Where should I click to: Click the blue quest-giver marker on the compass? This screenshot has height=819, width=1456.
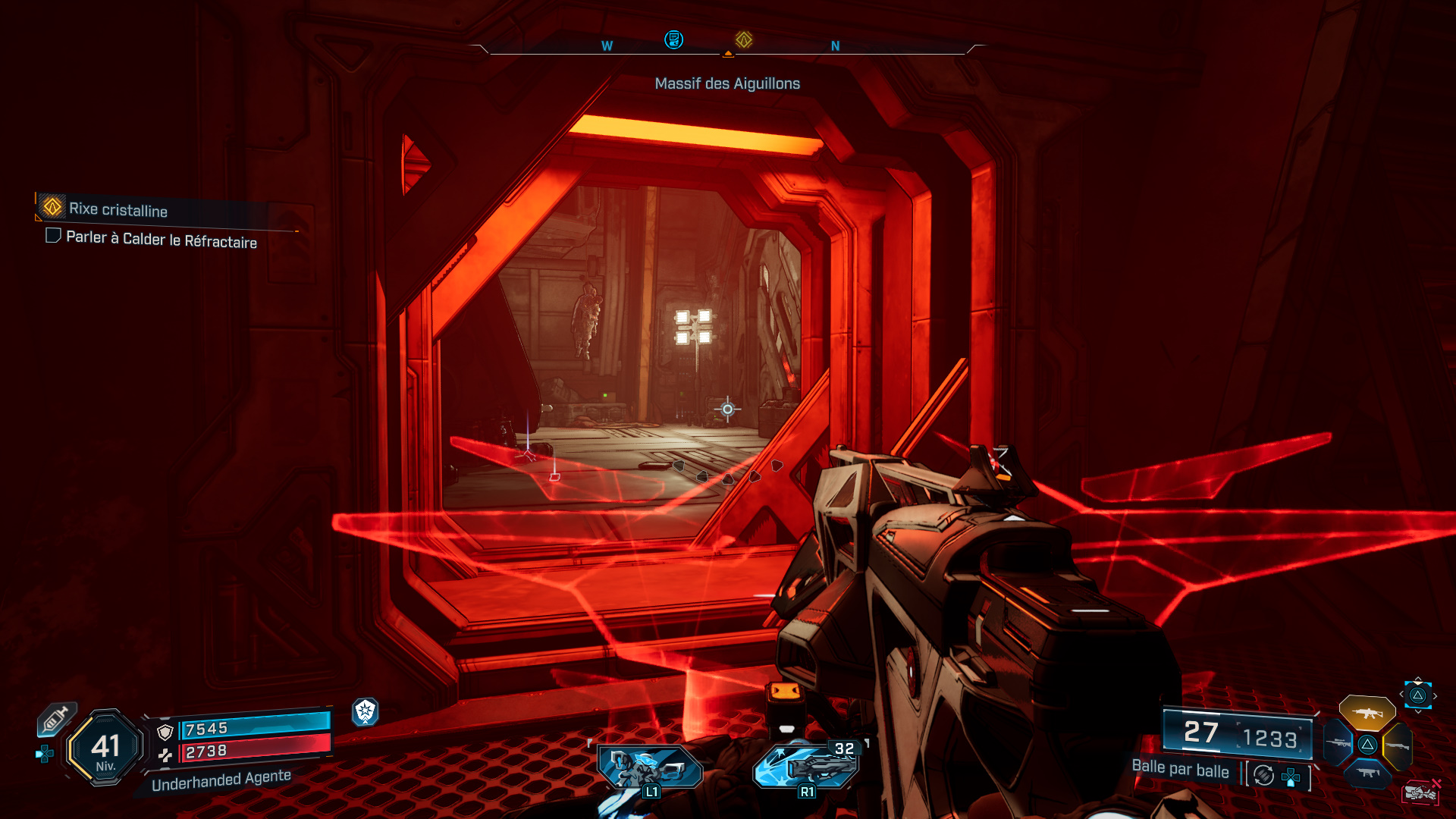pos(673,39)
